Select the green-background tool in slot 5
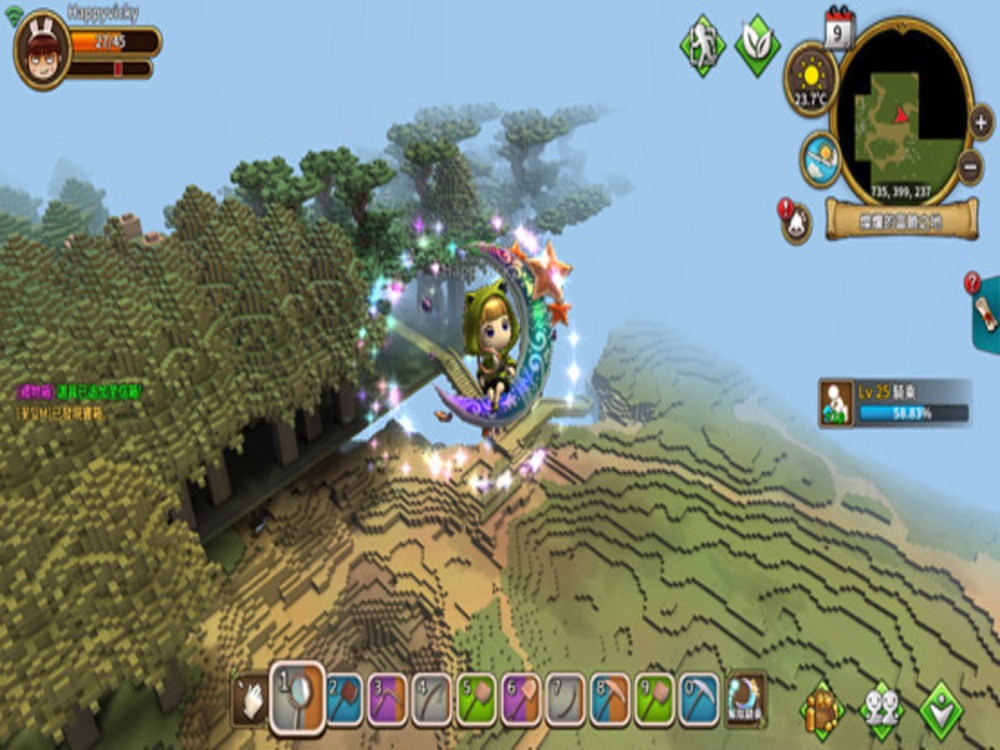The image size is (1000, 750). pos(477,699)
